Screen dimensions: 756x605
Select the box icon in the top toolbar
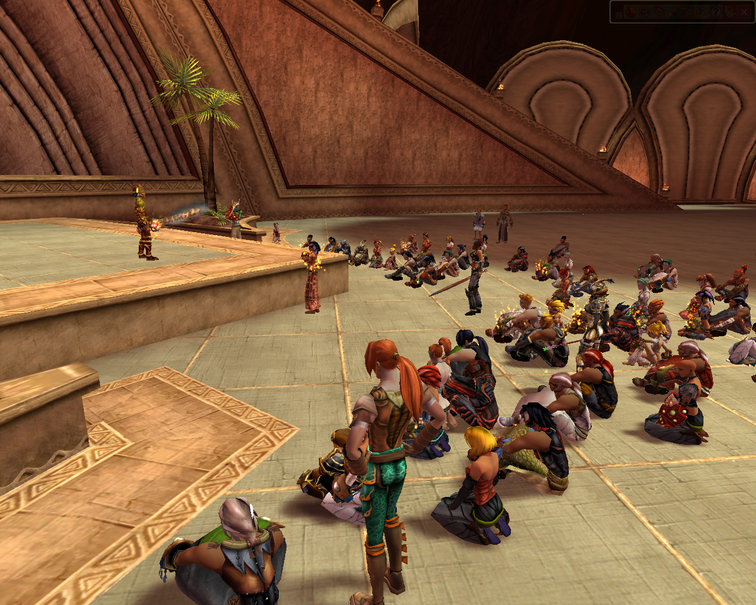click(x=645, y=12)
